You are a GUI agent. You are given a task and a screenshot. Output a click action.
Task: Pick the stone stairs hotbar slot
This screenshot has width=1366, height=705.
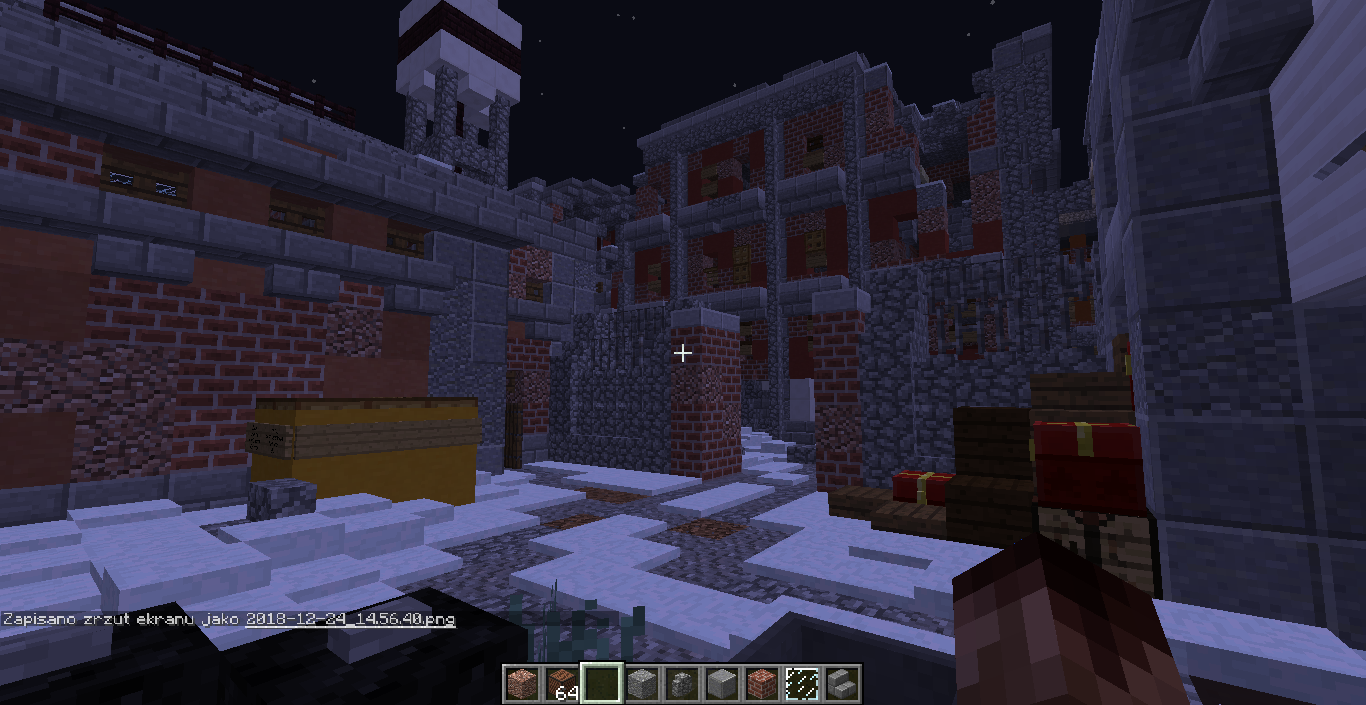(841, 683)
